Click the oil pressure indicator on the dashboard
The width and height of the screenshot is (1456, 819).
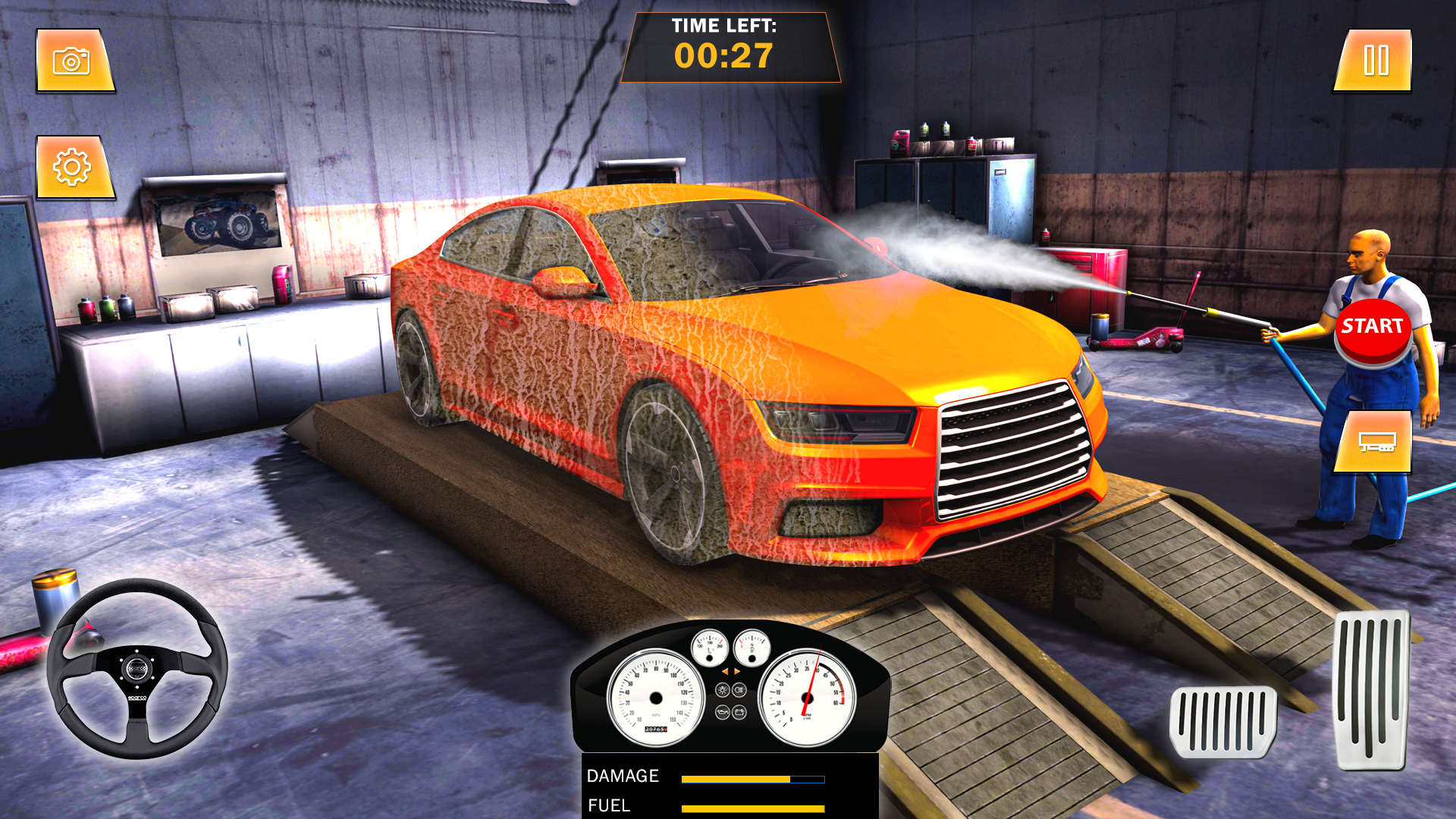tap(723, 711)
